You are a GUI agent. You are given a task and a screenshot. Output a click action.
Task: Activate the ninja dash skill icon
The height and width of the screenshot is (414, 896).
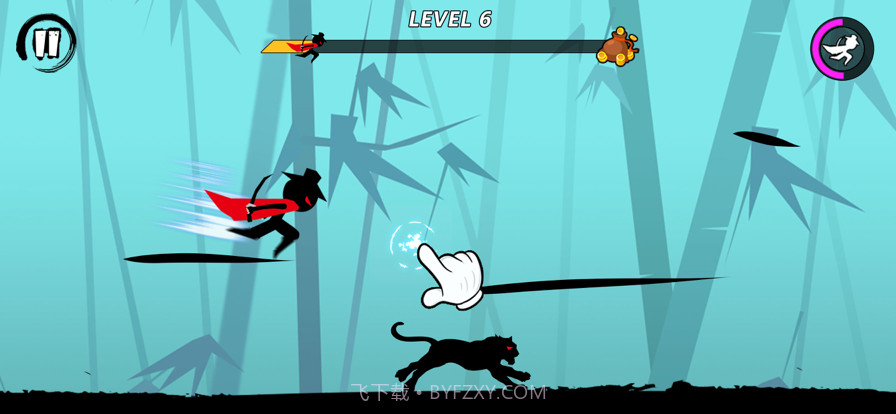click(x=842, y=48)
